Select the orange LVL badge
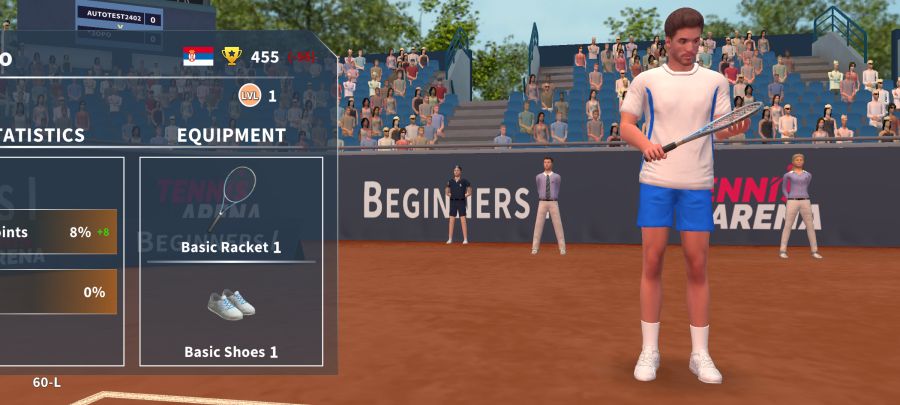This screenshot has width=900, height=405. (x=249, y=96)
